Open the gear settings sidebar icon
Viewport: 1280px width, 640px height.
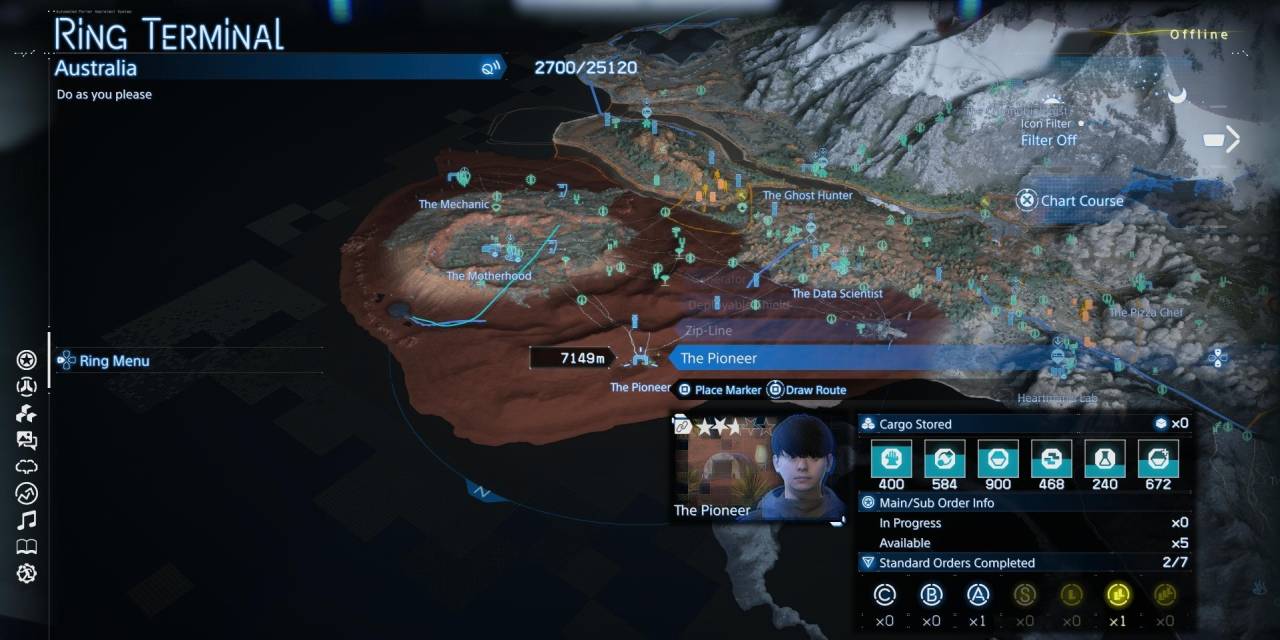click(x=27, y=574)
